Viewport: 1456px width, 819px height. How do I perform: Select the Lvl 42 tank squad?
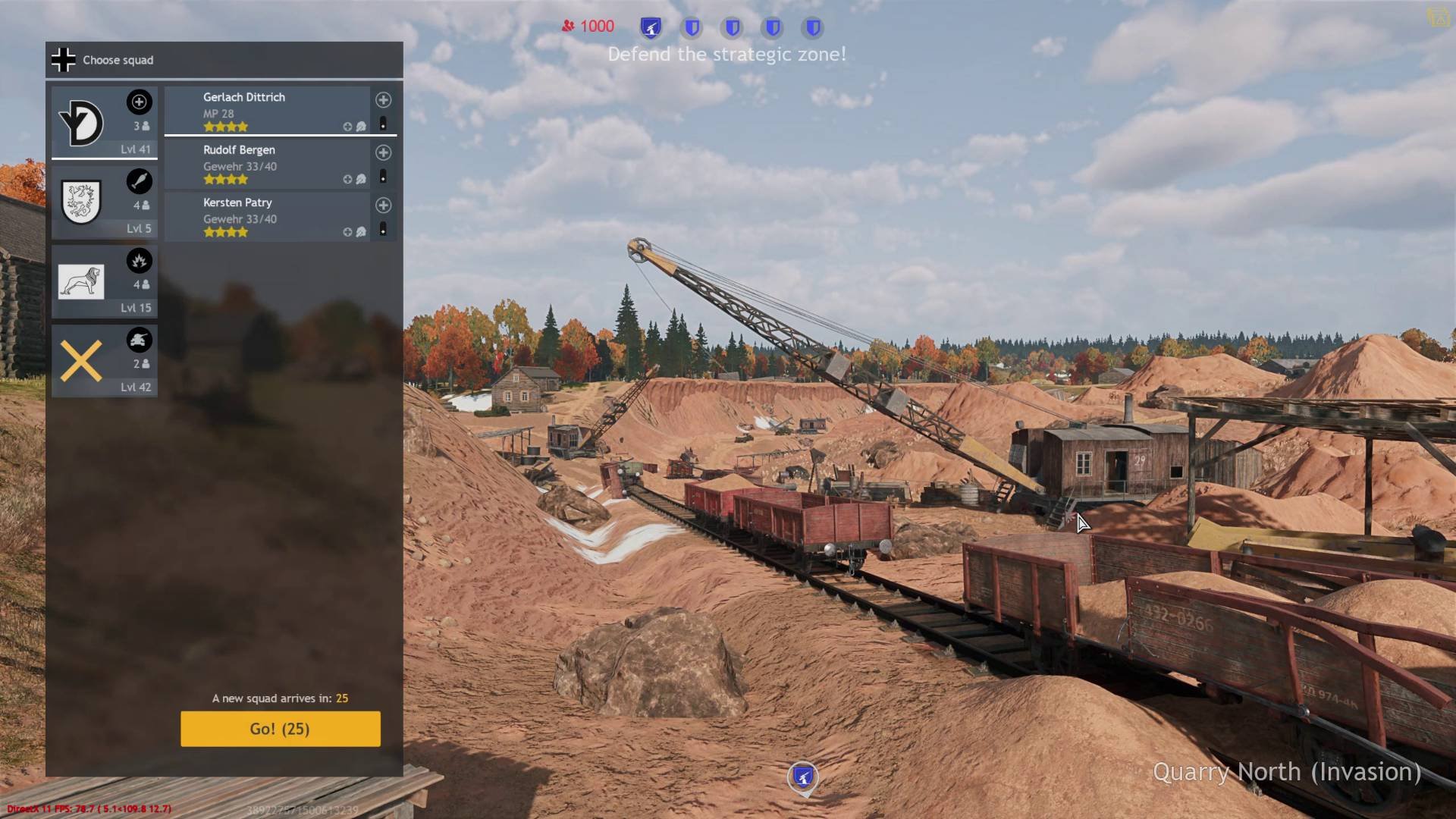click(105, 361)
